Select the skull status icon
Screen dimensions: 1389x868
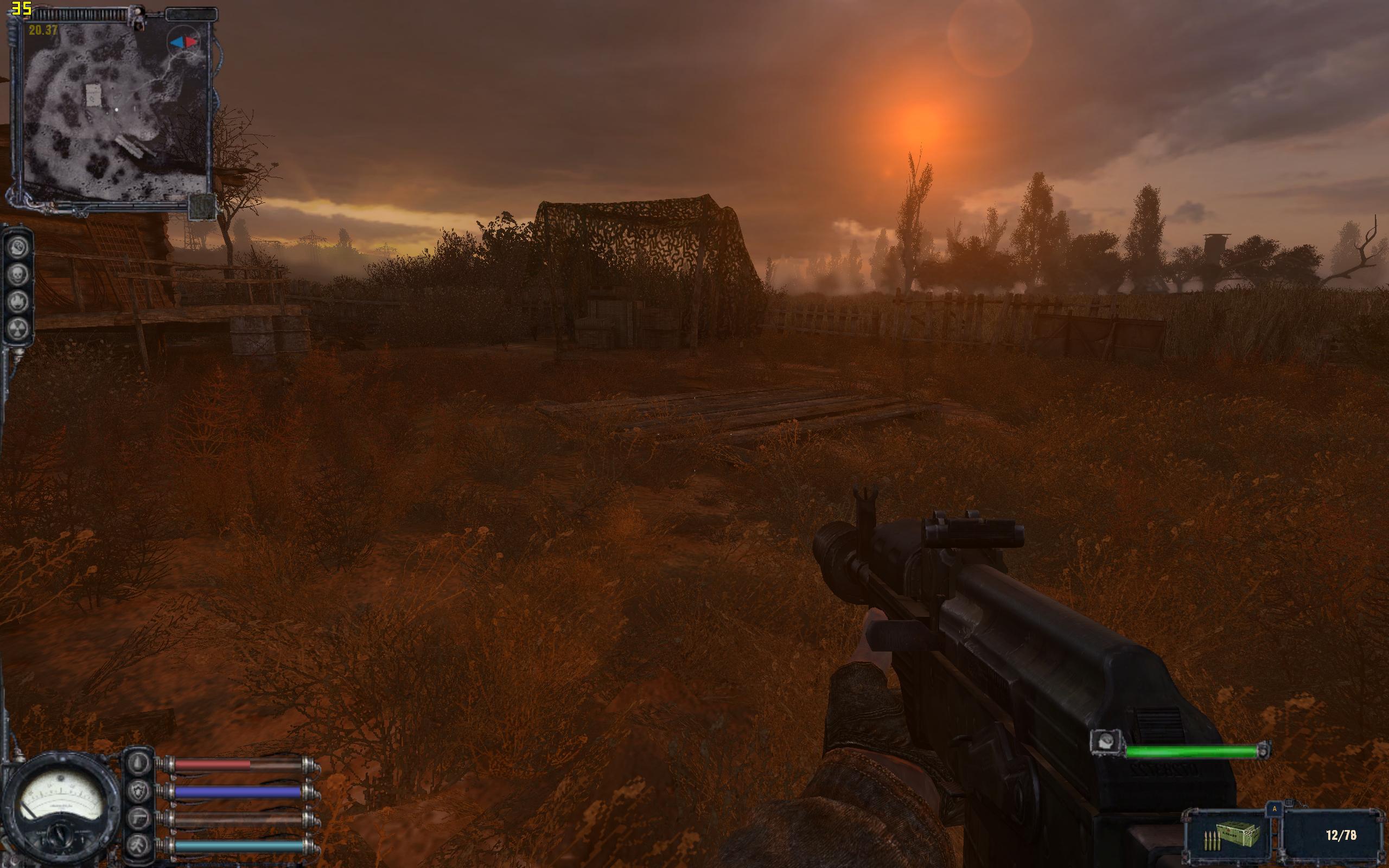(x=18, y=275)
